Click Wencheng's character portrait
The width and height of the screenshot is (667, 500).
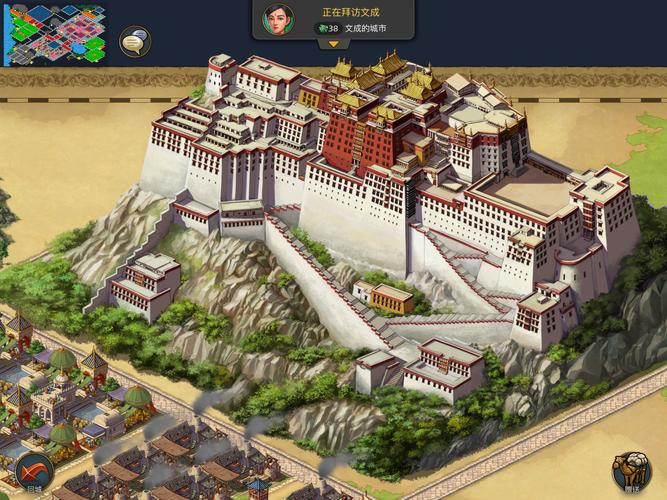point(278,20)
